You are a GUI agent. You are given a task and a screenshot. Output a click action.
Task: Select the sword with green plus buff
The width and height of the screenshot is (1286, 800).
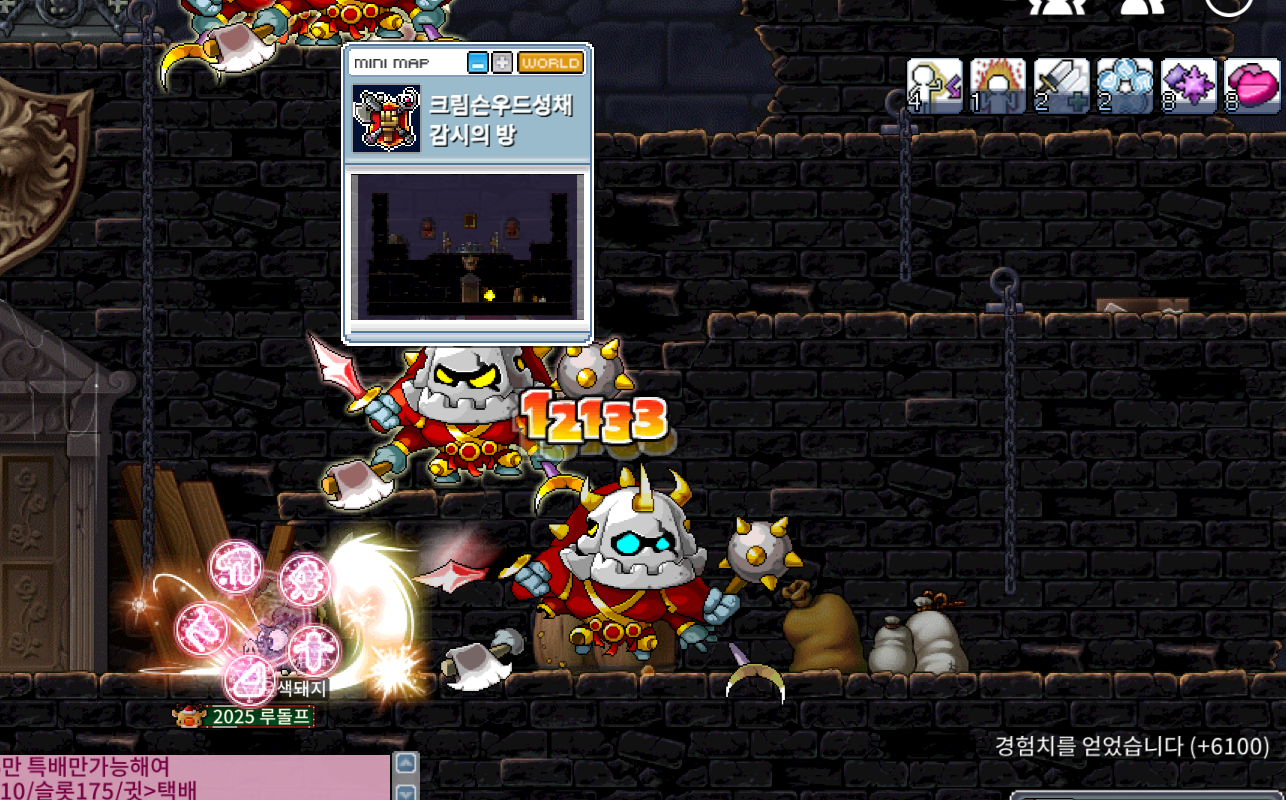coord(1061,86)
